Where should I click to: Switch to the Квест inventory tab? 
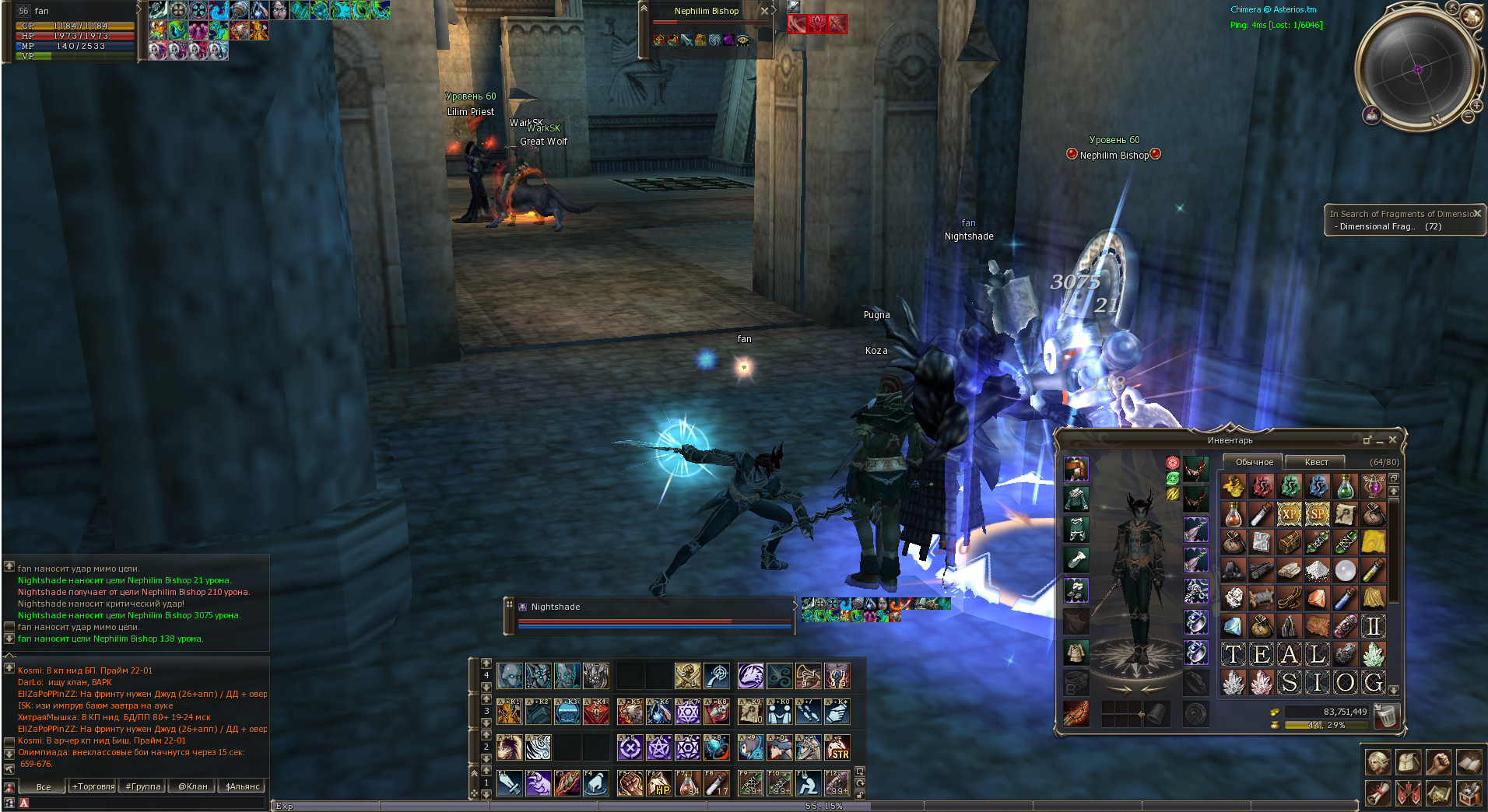tap(1316, 462)
